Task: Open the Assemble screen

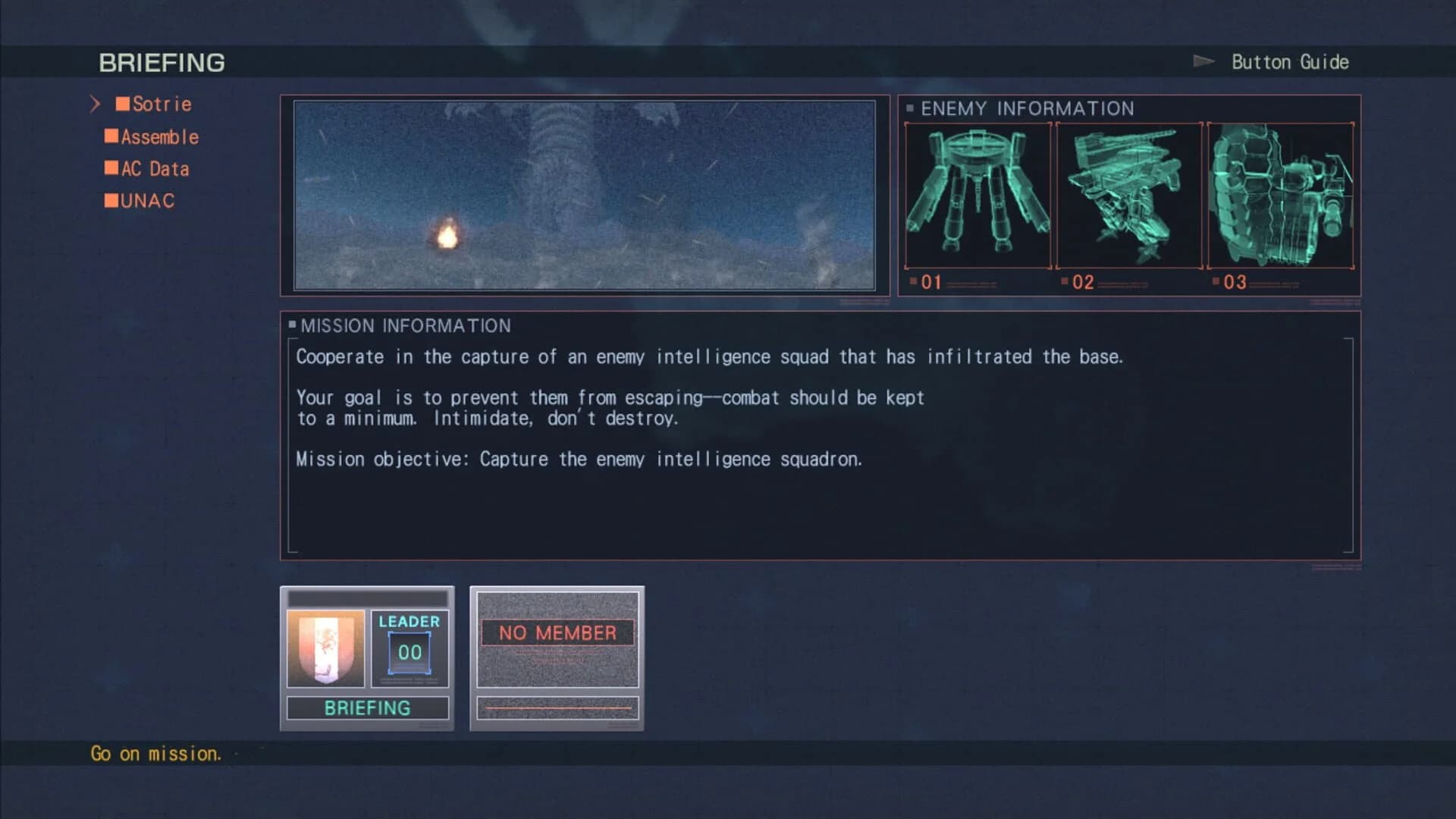Action: [159, 136]
